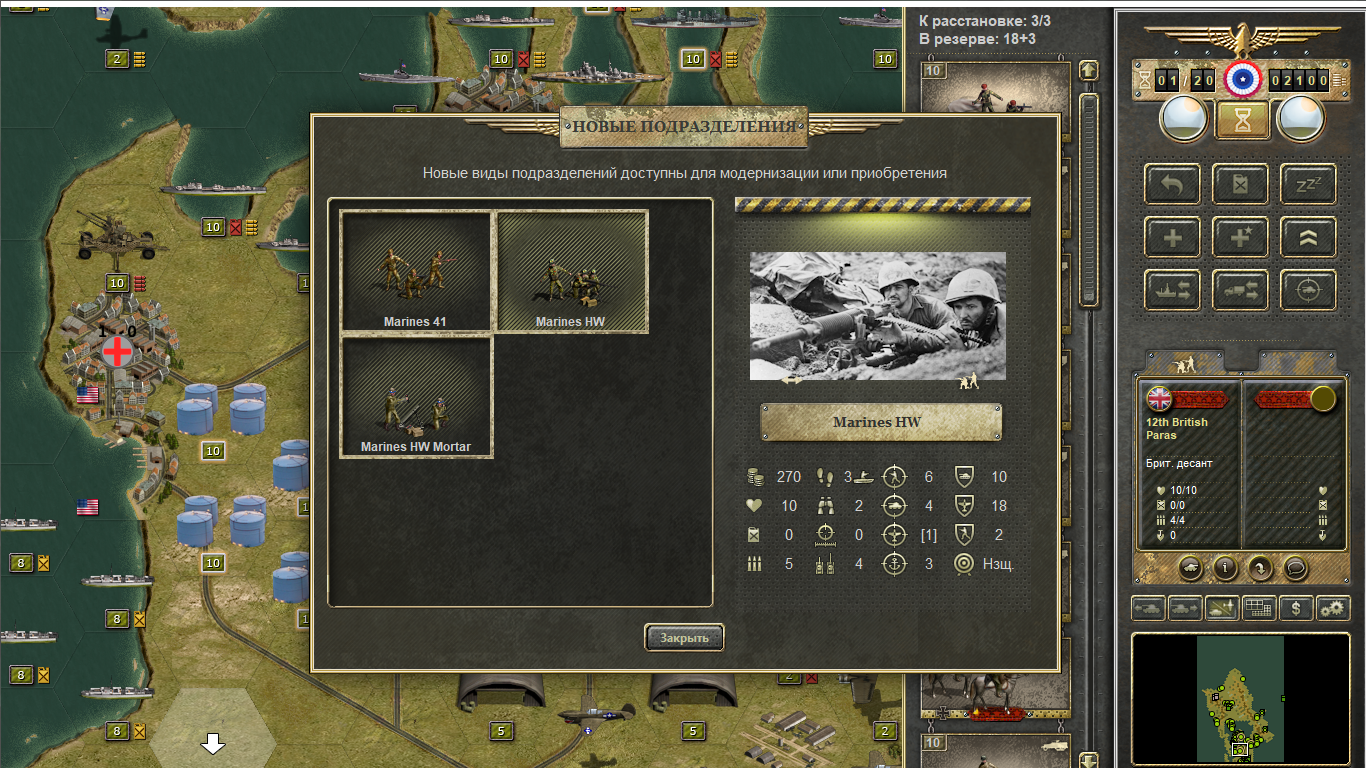
Task: Open the purchase screen with the dollar button
Action: point(1296,607)
